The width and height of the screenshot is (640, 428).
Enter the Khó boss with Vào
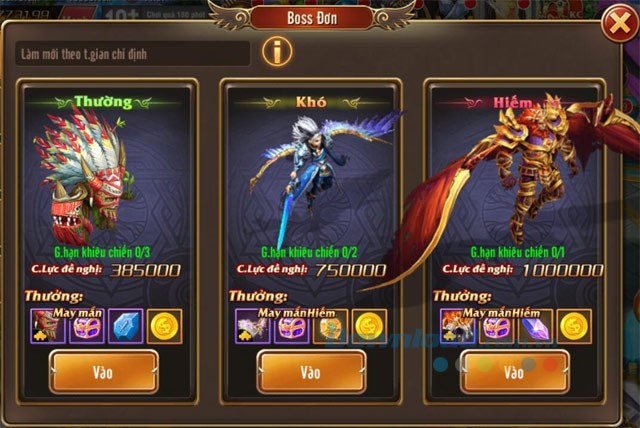(310, 371)
